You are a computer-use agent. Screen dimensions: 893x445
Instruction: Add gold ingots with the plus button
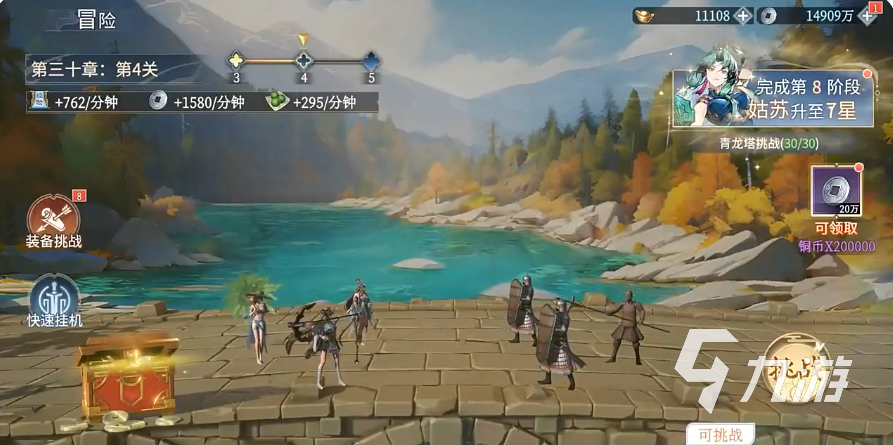[742, 16]
